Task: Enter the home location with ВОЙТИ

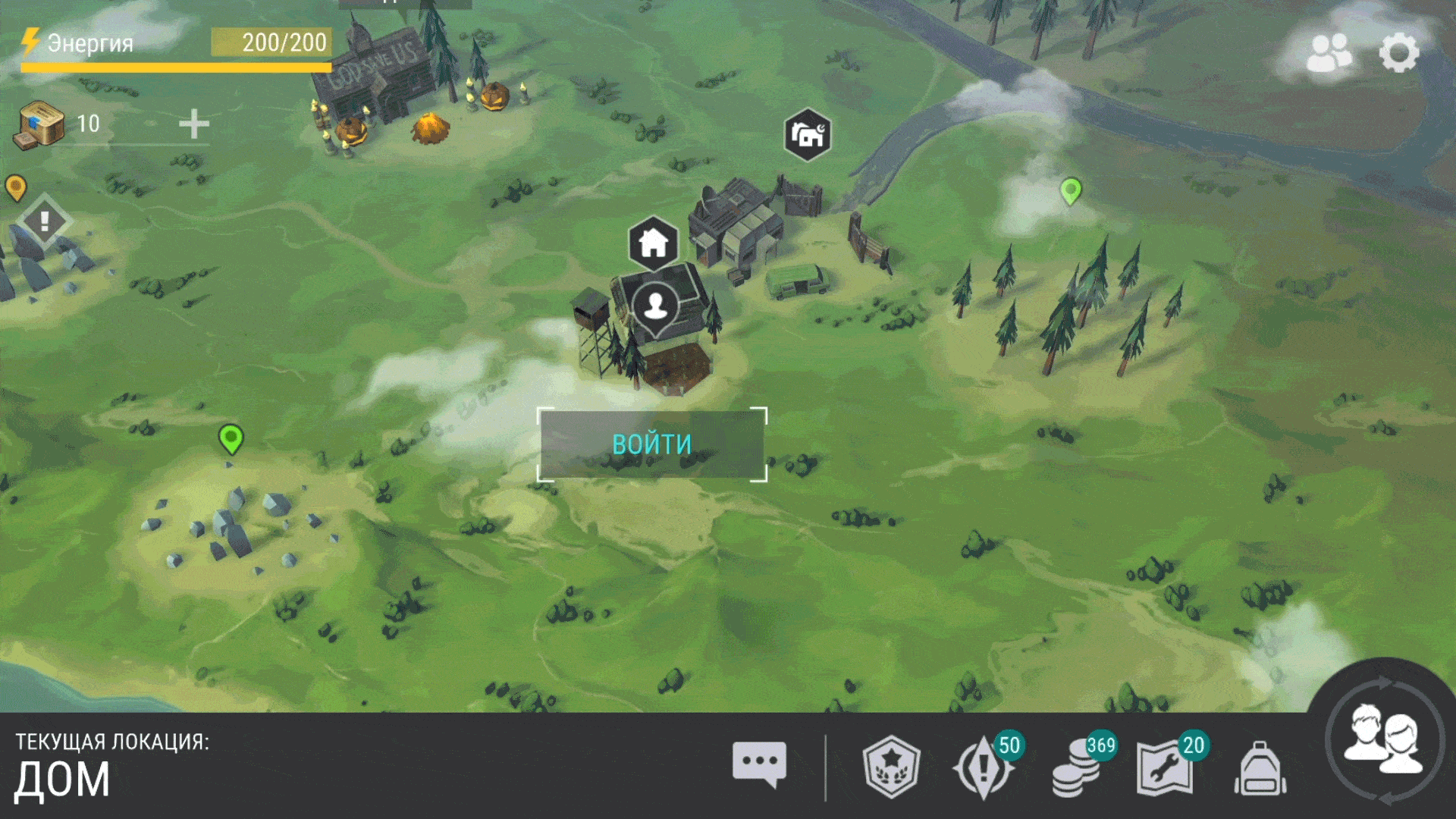Action: point(652,444)
